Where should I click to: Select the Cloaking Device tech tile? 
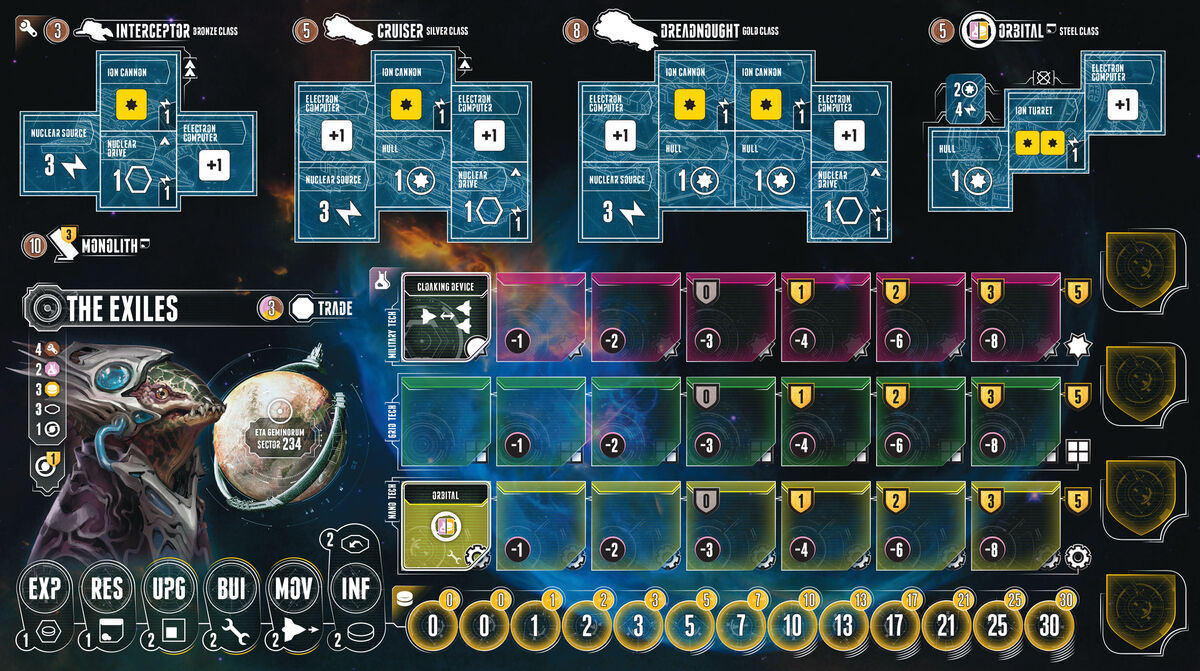point(445,316)
